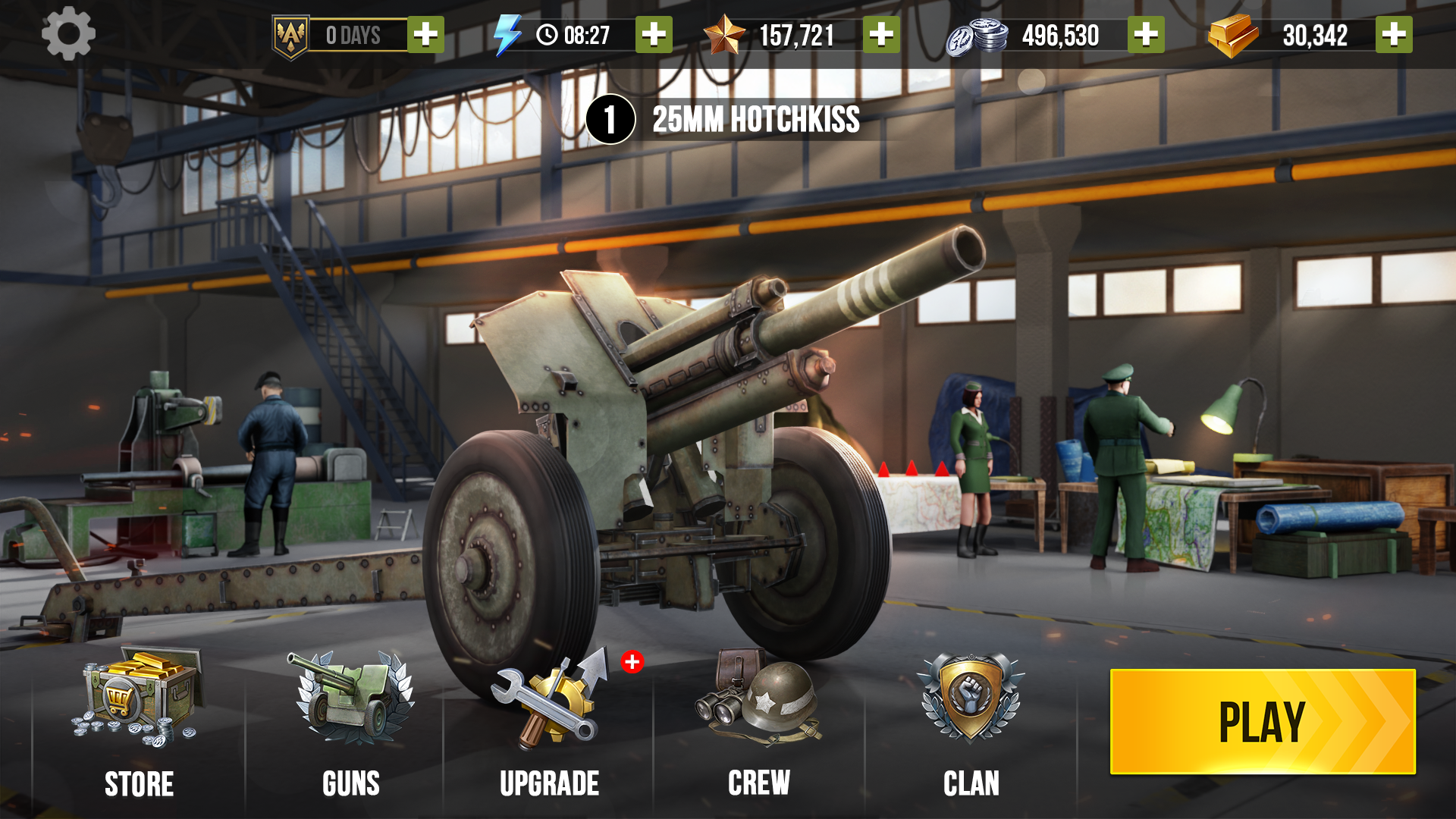This screenshot has width=1456, height=819.
Task: Click the silver coins stack icon
Action: pyautogui.click(x=977, y=34)
